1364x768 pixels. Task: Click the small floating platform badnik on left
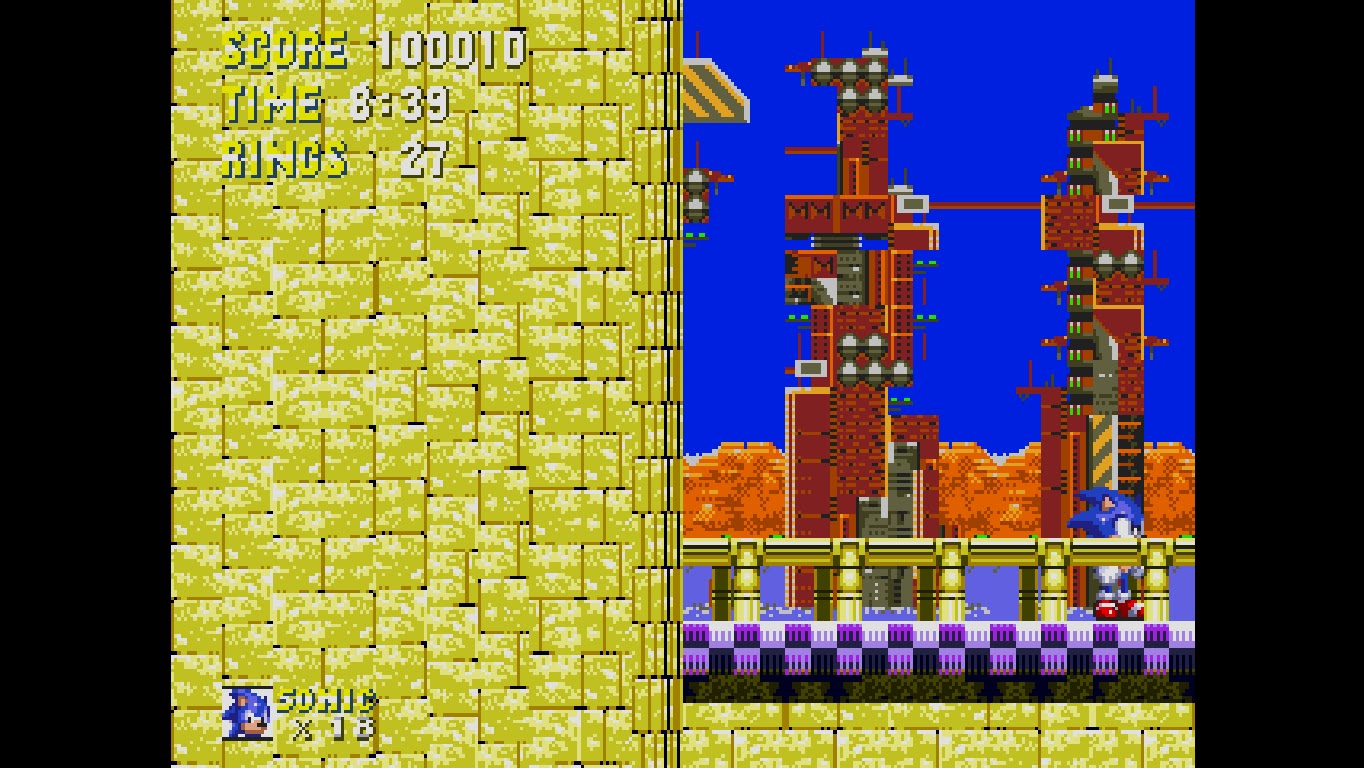pos(697,196)
